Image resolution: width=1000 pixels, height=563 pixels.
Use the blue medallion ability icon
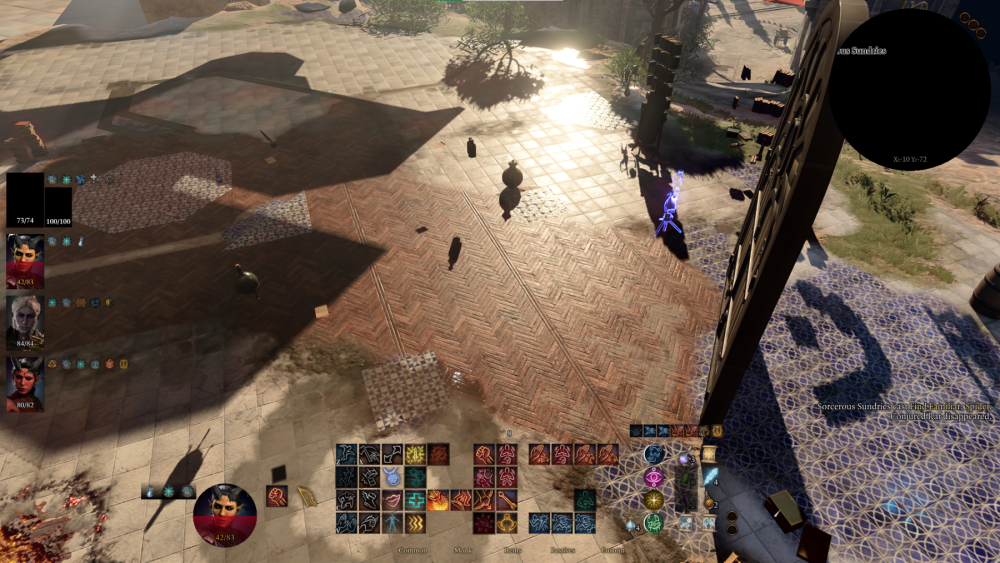(391, 476)
